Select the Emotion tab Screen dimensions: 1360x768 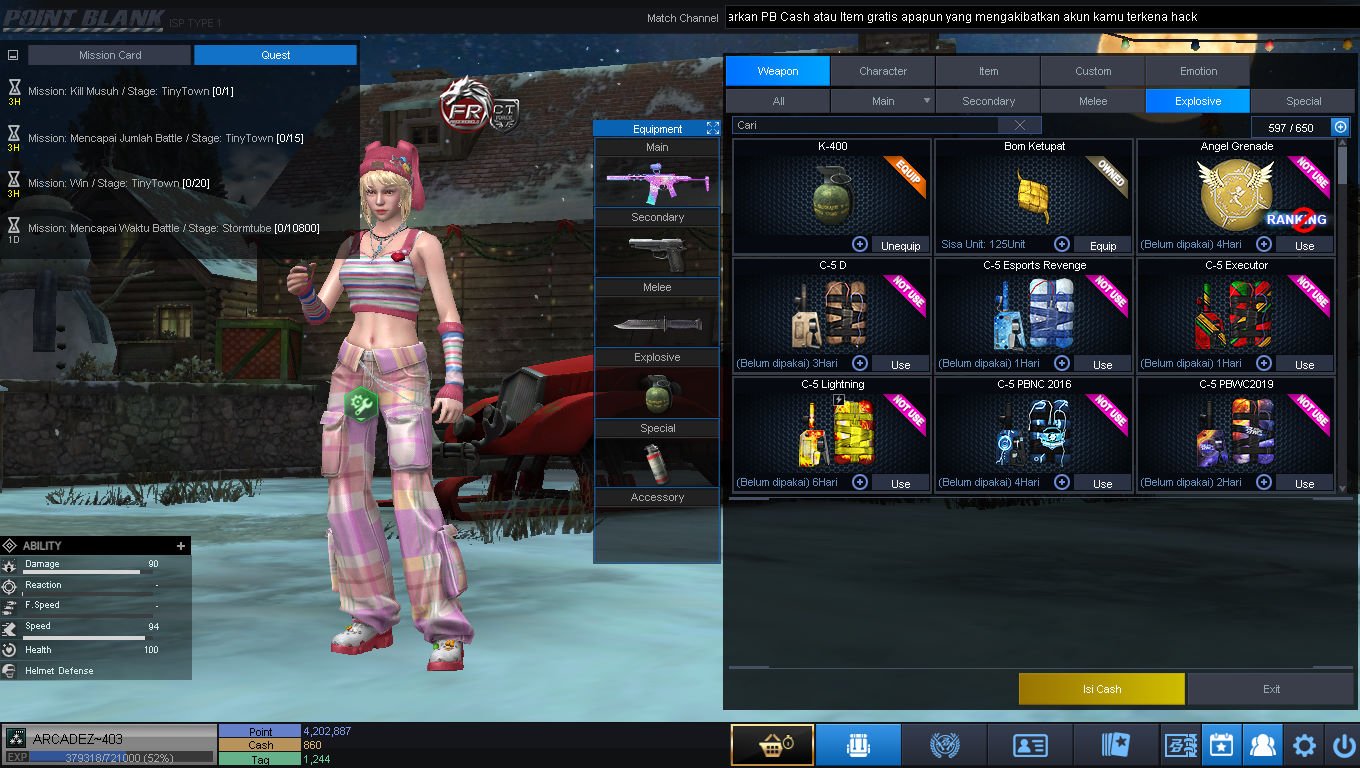(x=1198, y=71)
